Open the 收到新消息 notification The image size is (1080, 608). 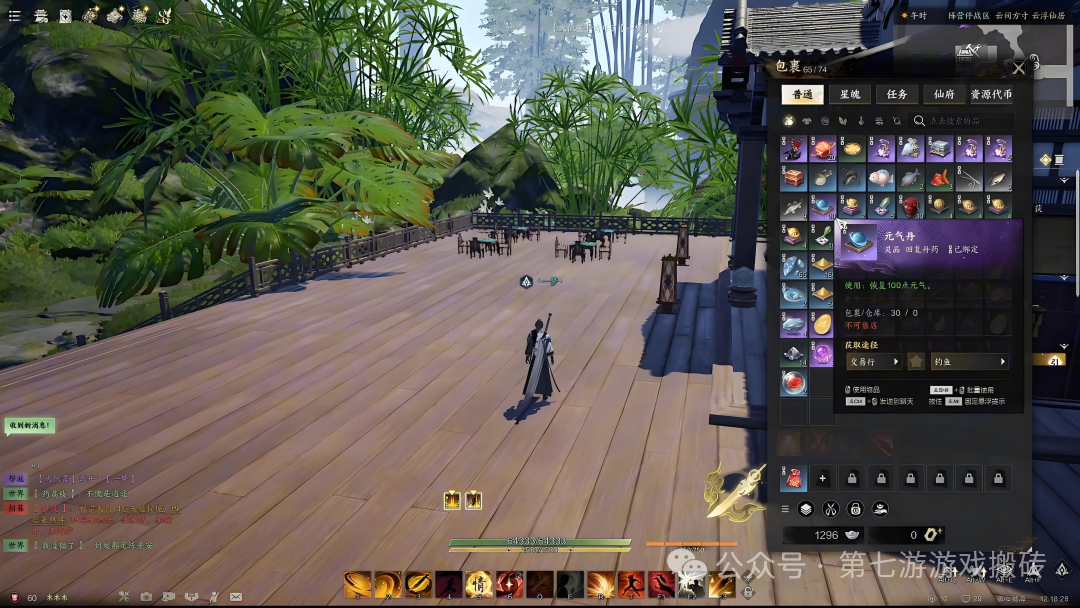[29, 425]
